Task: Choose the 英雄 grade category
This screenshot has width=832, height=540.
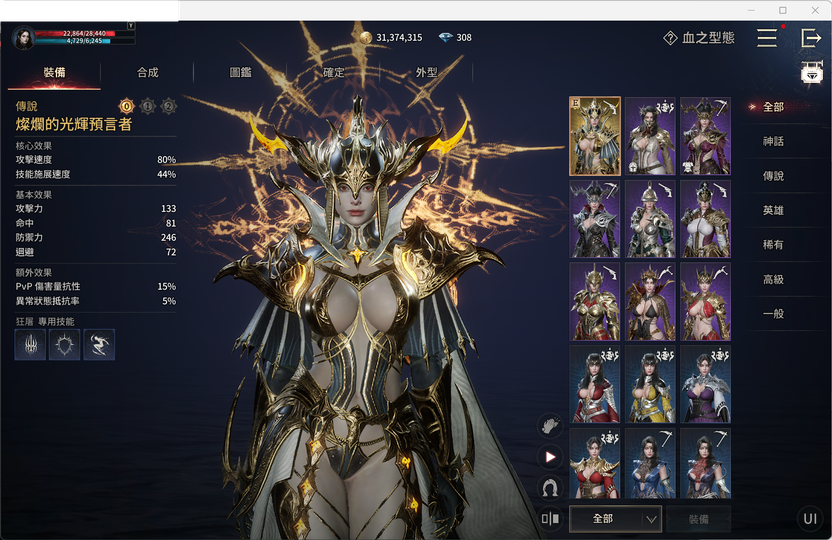Action: pos(773,211)
